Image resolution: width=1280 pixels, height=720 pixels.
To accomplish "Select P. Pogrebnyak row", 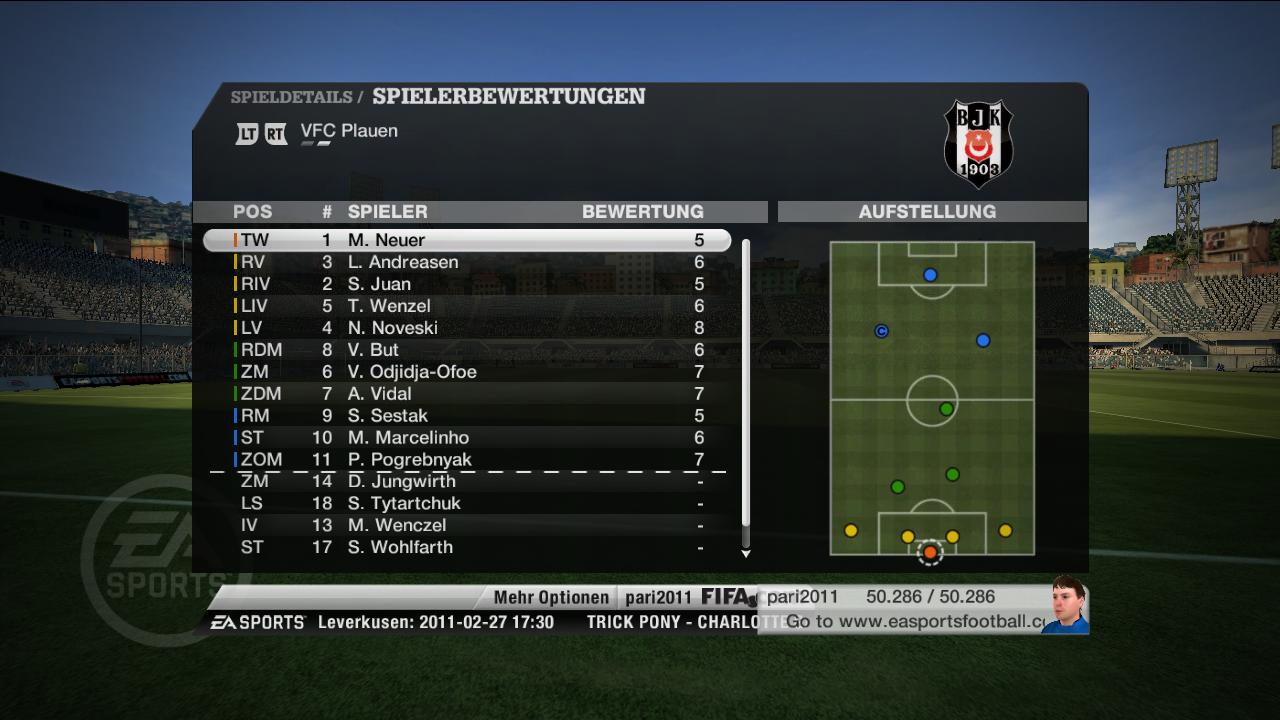I will coord(466,460).
